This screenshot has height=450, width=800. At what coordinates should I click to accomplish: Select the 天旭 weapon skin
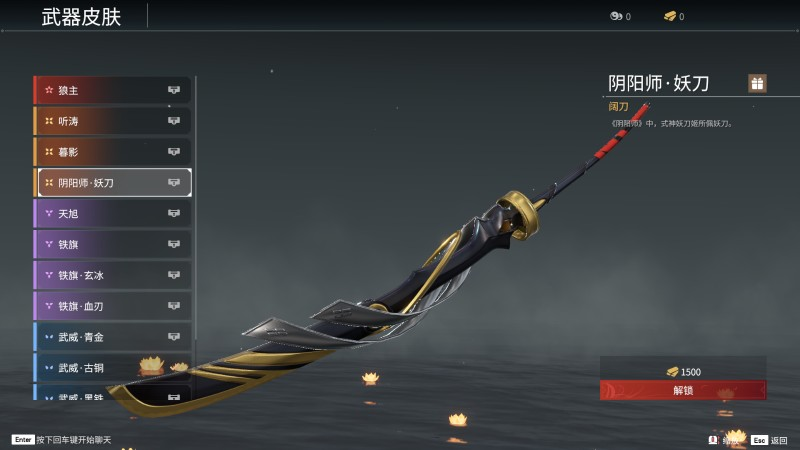[112, 213]
